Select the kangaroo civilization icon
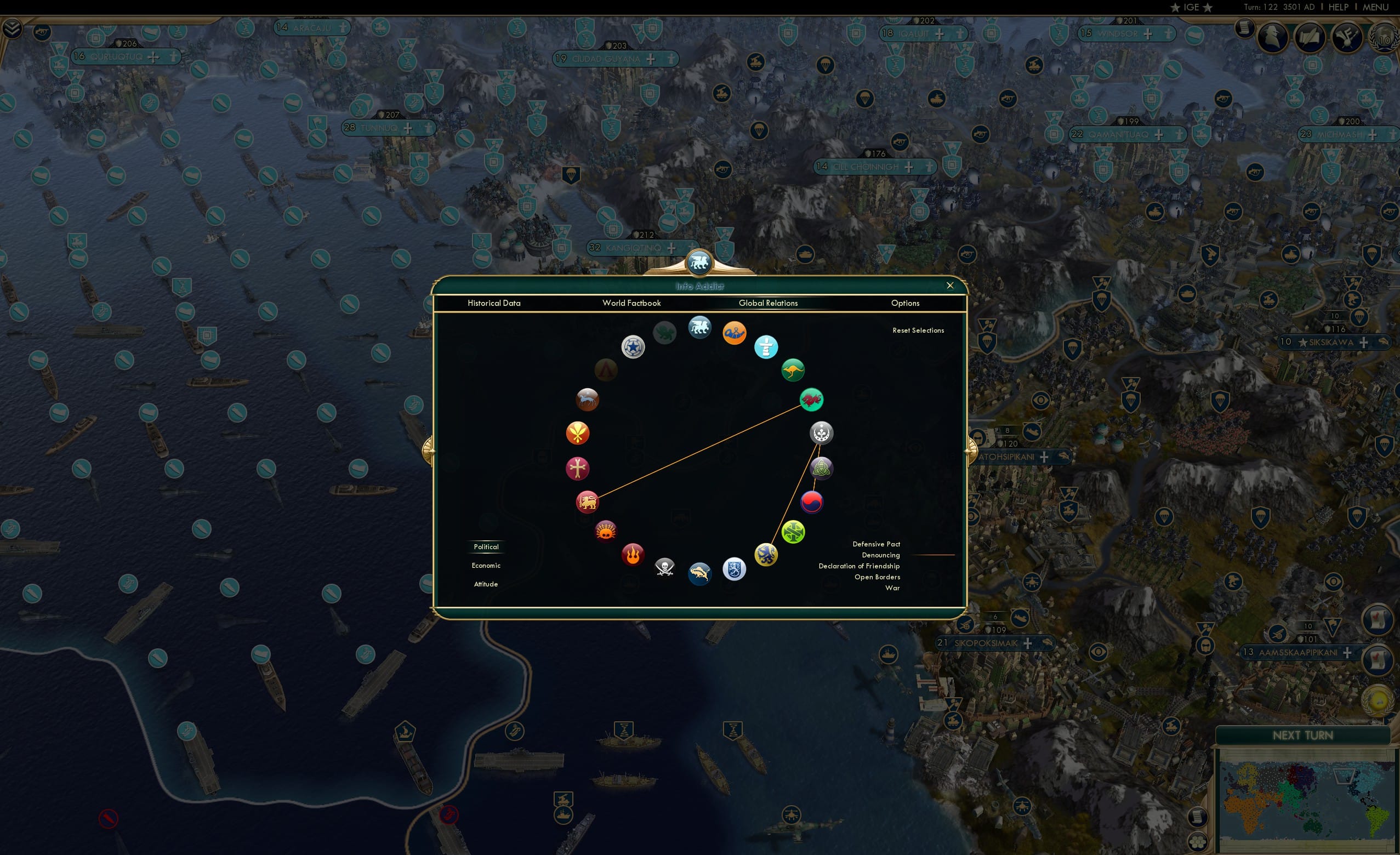The image size is (1400, 855). (794, 370)
